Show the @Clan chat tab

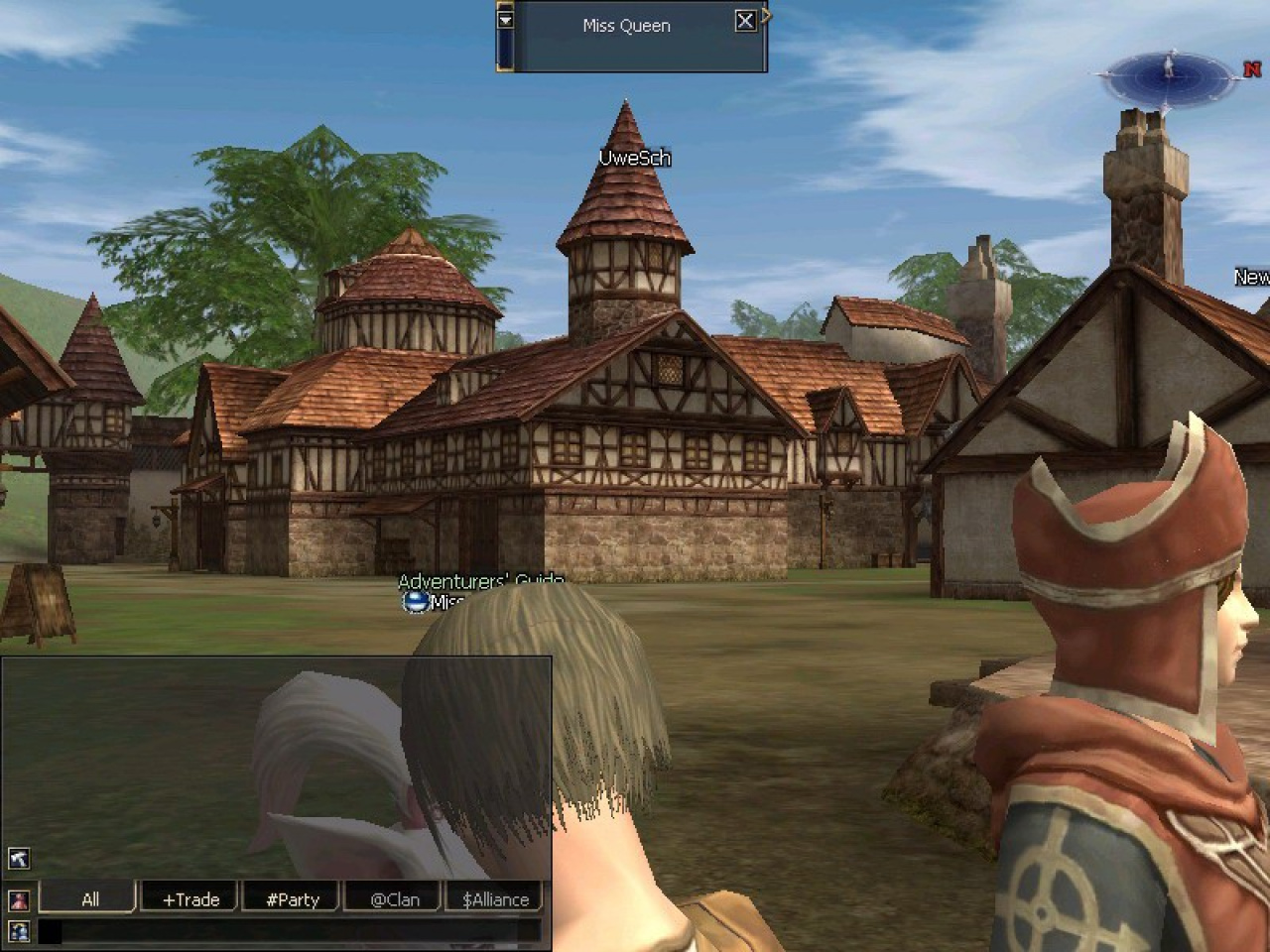(394, 899)
